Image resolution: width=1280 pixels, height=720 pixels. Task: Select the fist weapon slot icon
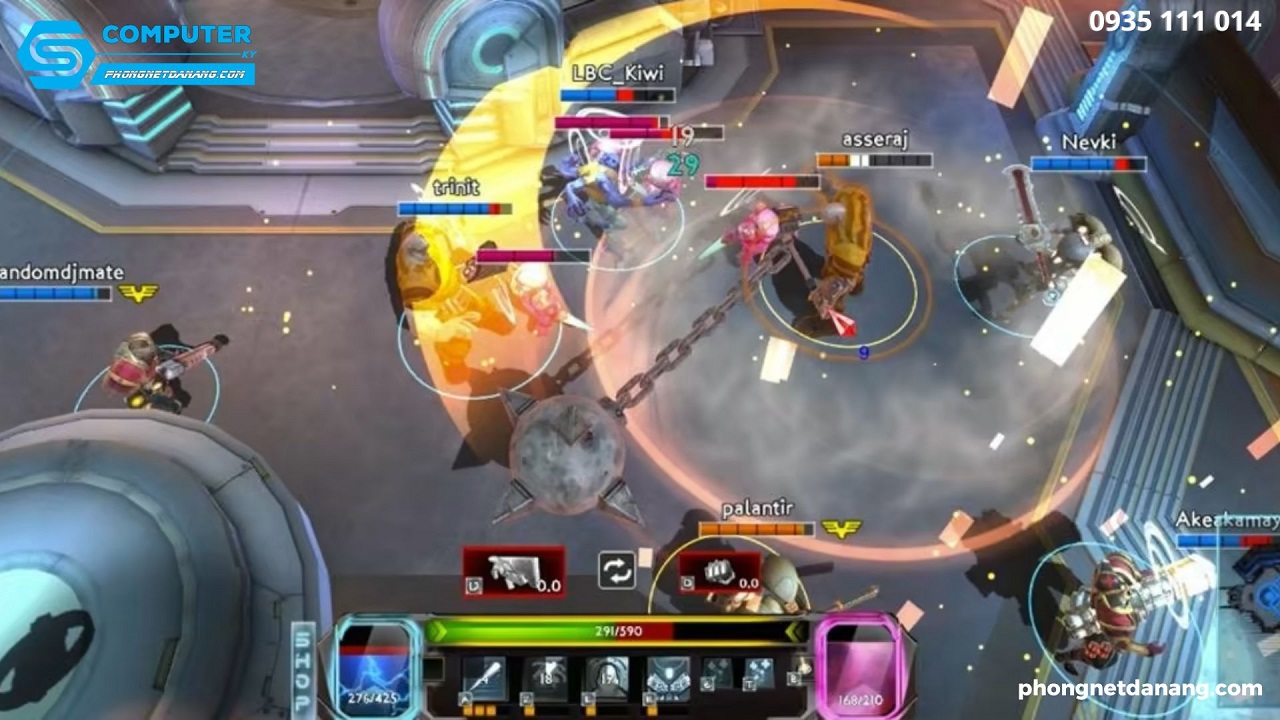716,570
